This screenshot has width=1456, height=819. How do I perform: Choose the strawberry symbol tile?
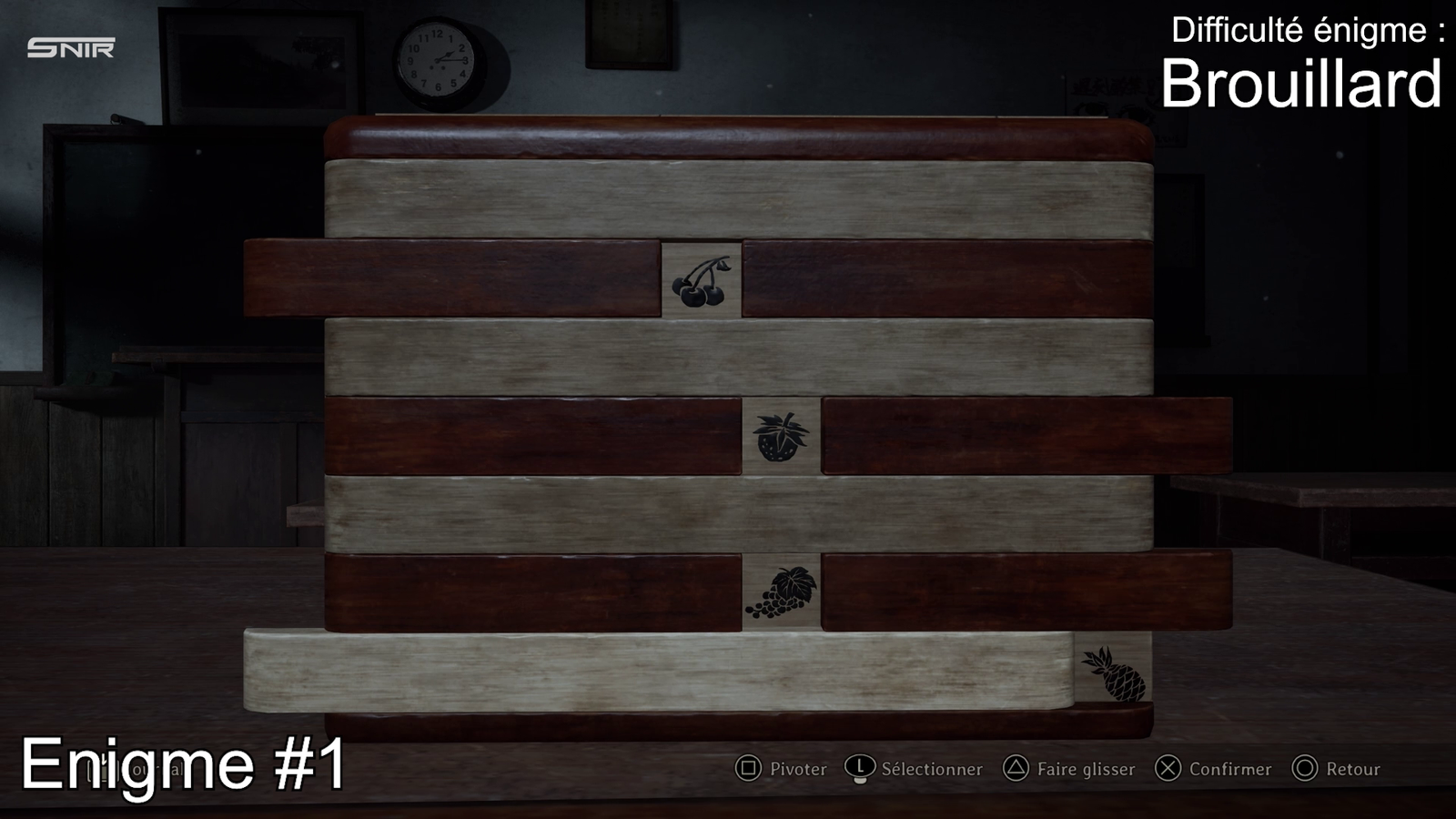click(781, 437)
